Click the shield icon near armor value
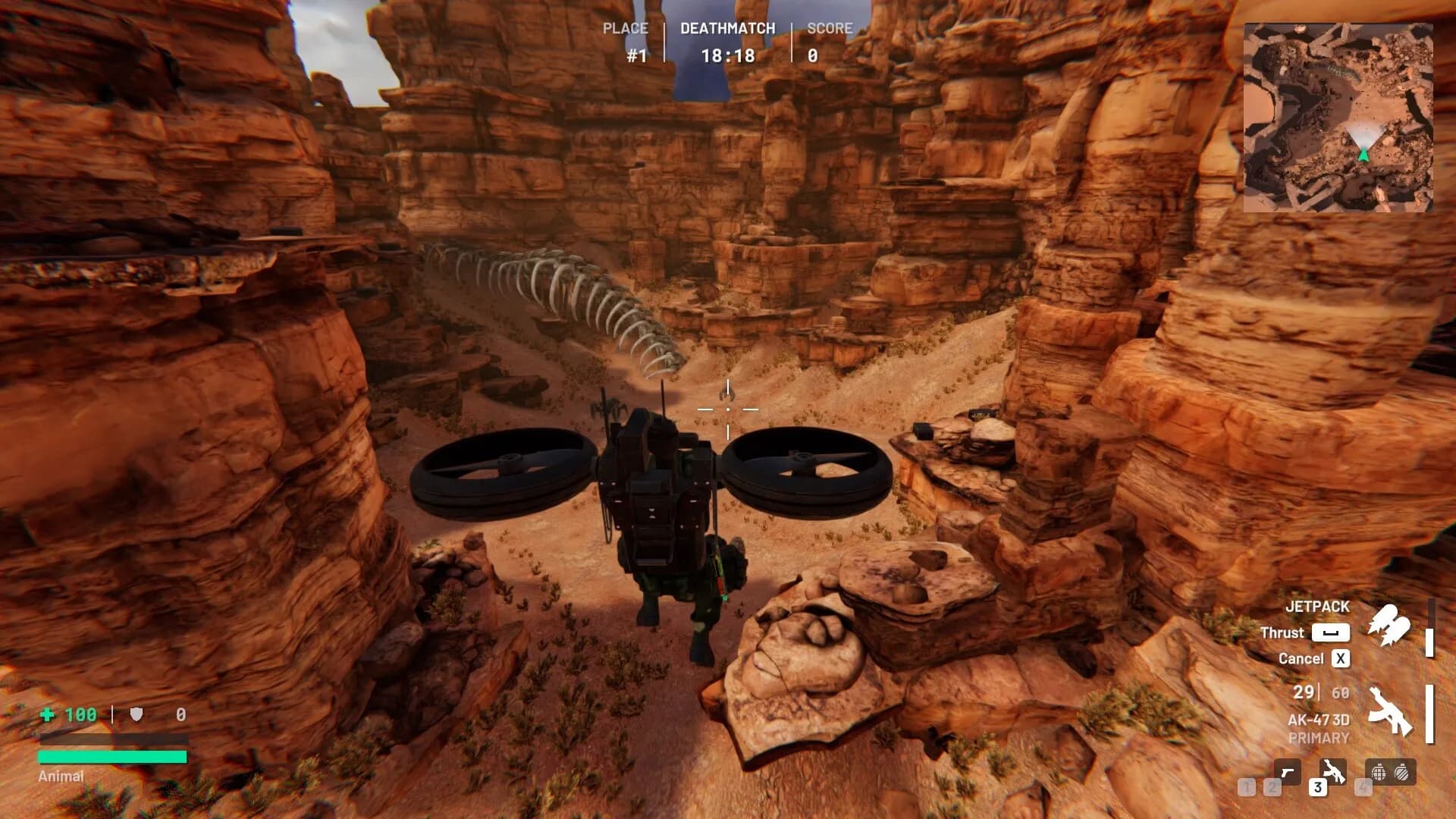This screenshot has height=819, width=1456. (136, 714)
